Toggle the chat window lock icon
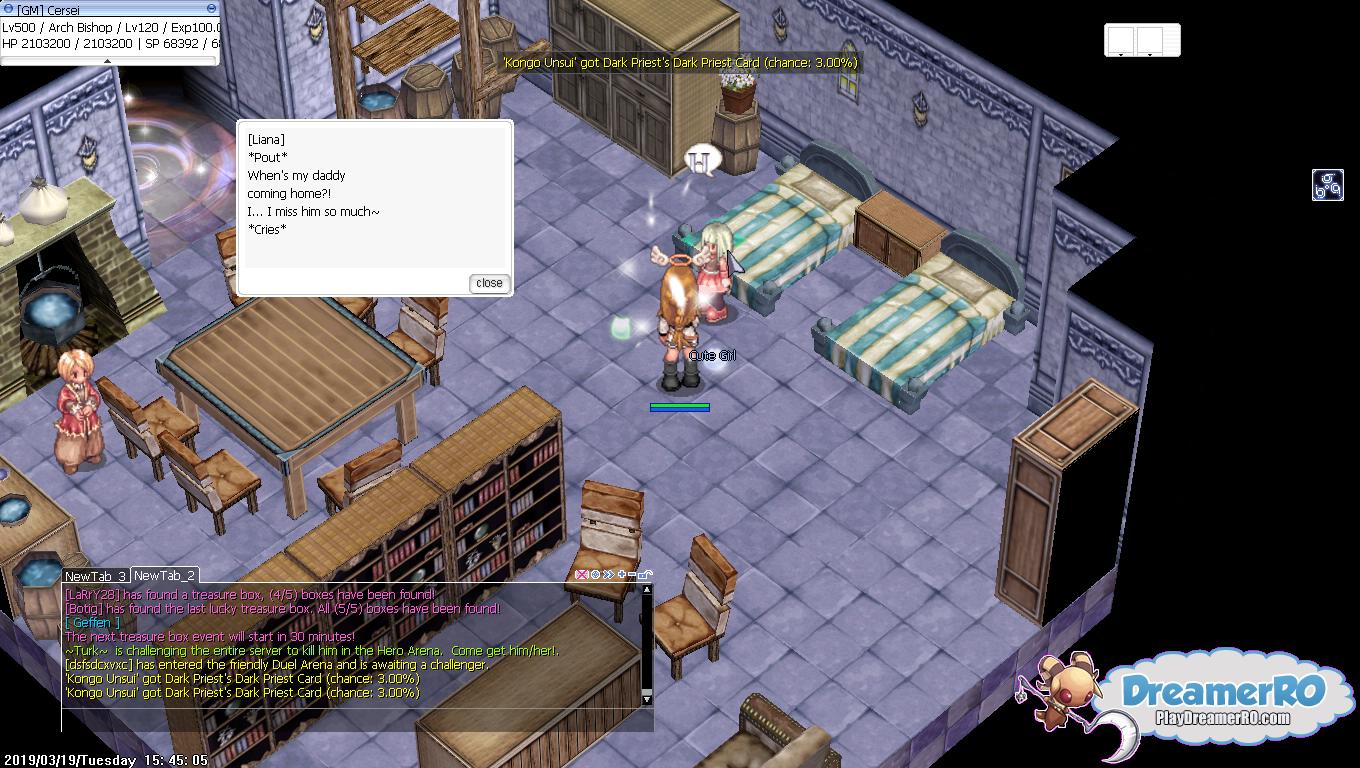 pyautogui.click(x=645, y=575)
